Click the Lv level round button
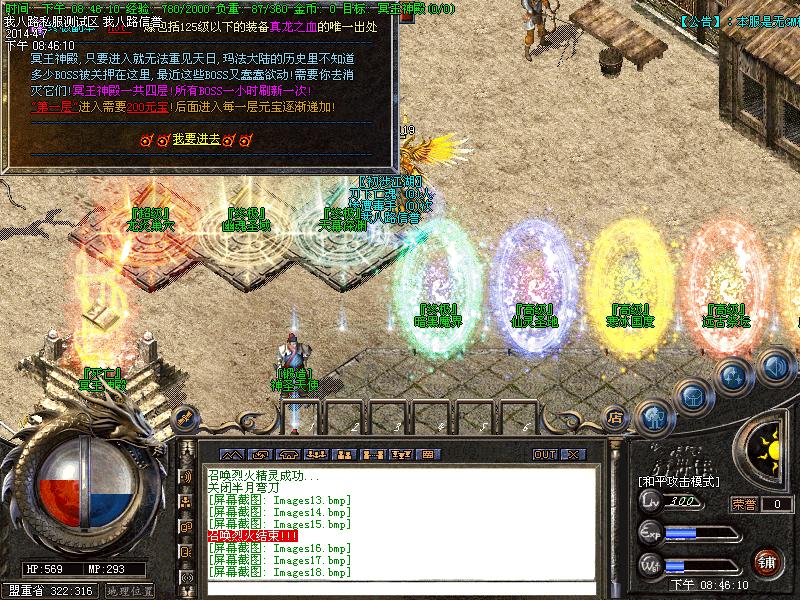 coord(650,502)
